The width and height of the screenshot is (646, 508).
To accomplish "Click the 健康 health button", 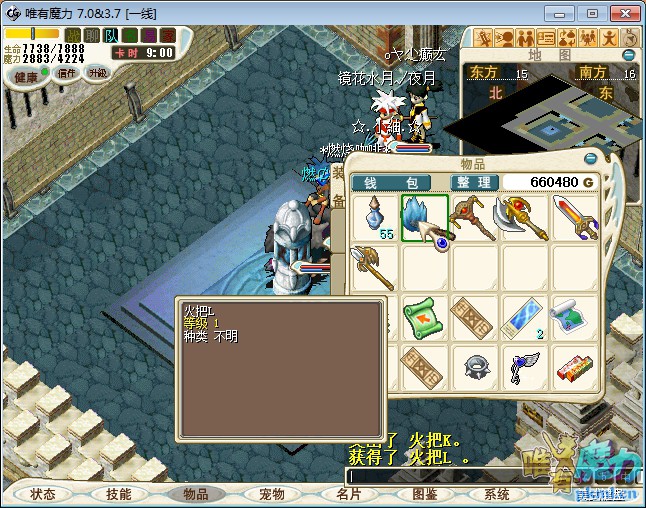I will coord(25,76).
